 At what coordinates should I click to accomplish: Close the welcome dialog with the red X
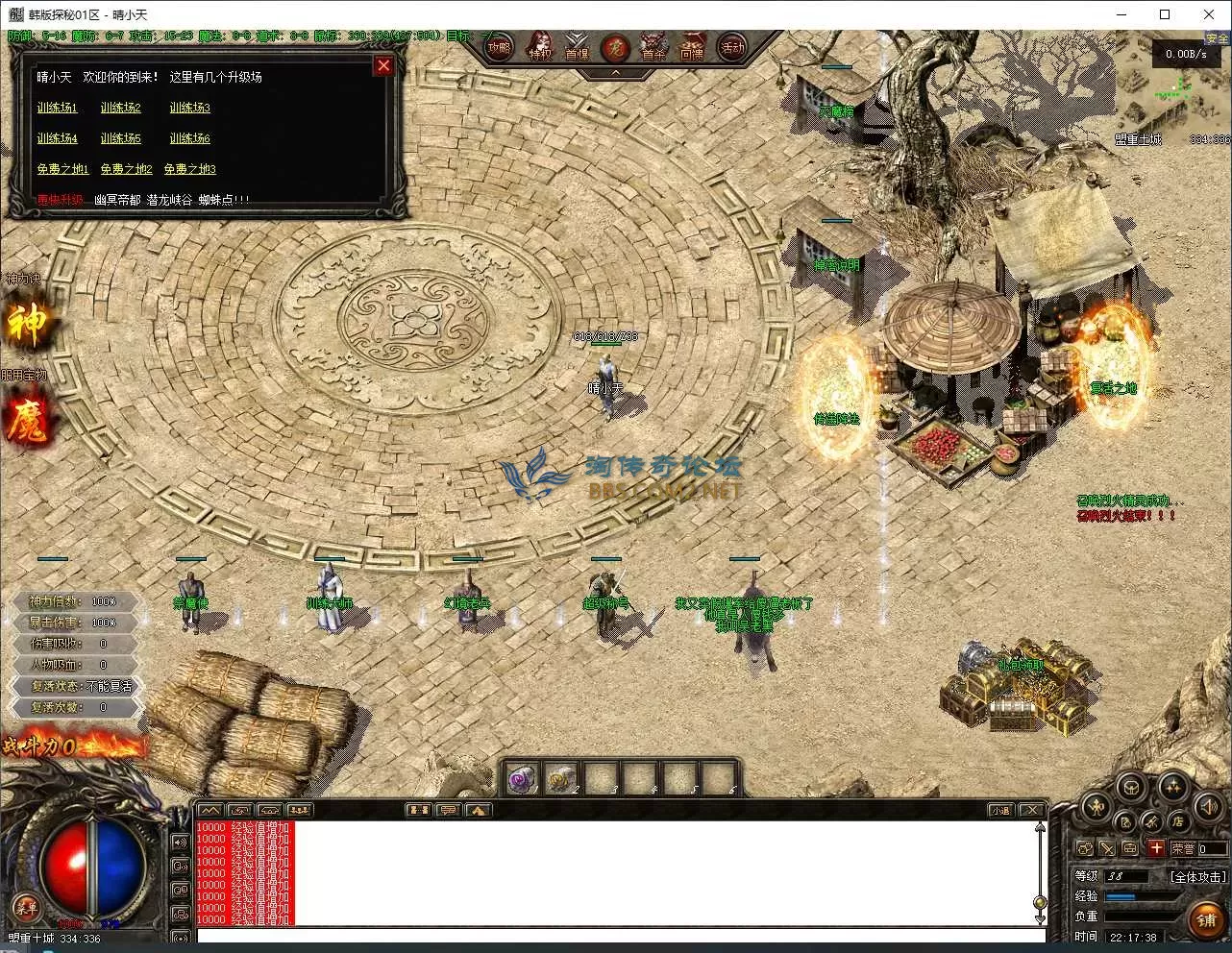click(x=383, y=65)
